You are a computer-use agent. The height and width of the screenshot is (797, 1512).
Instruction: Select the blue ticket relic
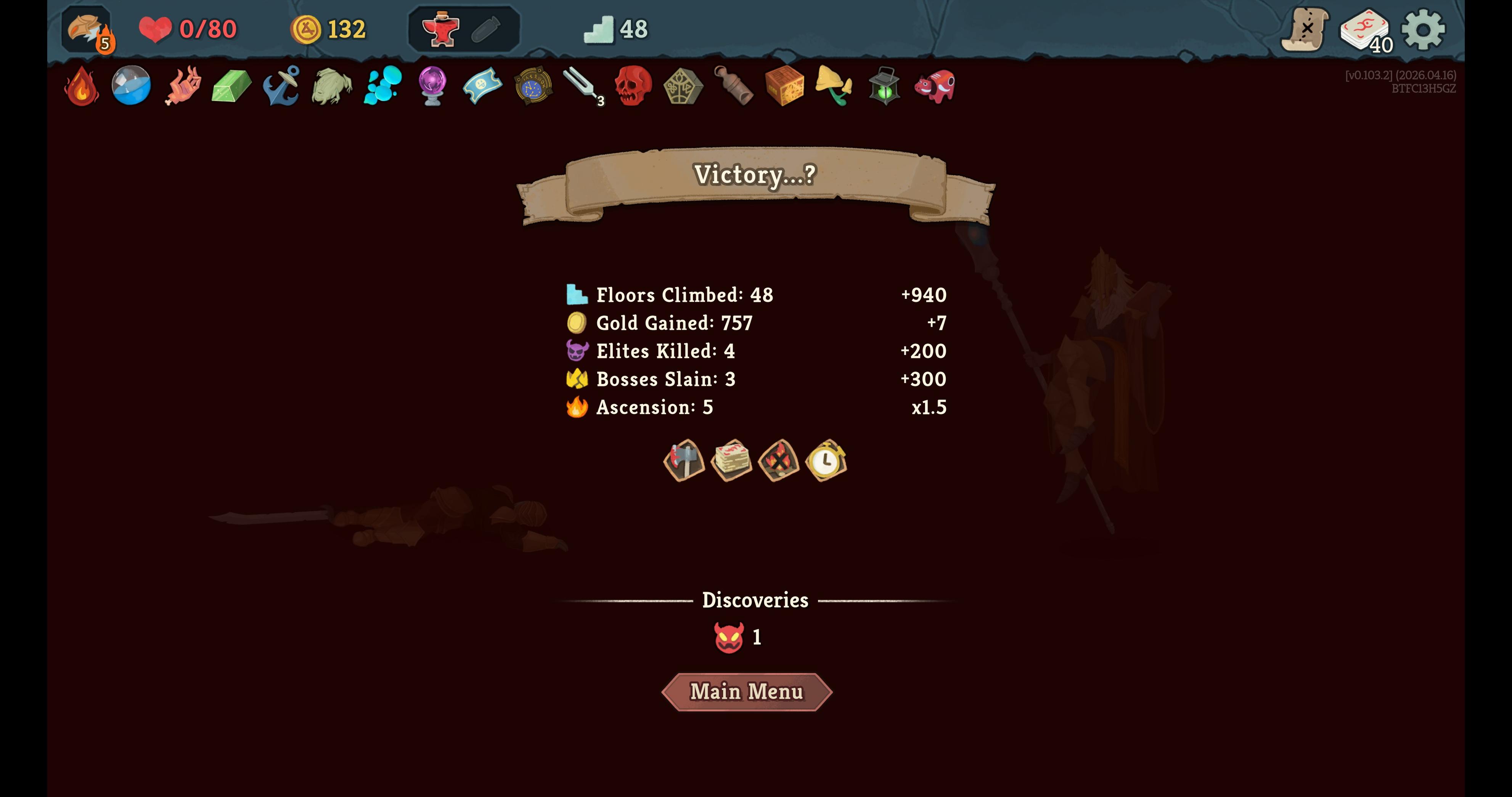pyautogui.click(x=482, y=86)
